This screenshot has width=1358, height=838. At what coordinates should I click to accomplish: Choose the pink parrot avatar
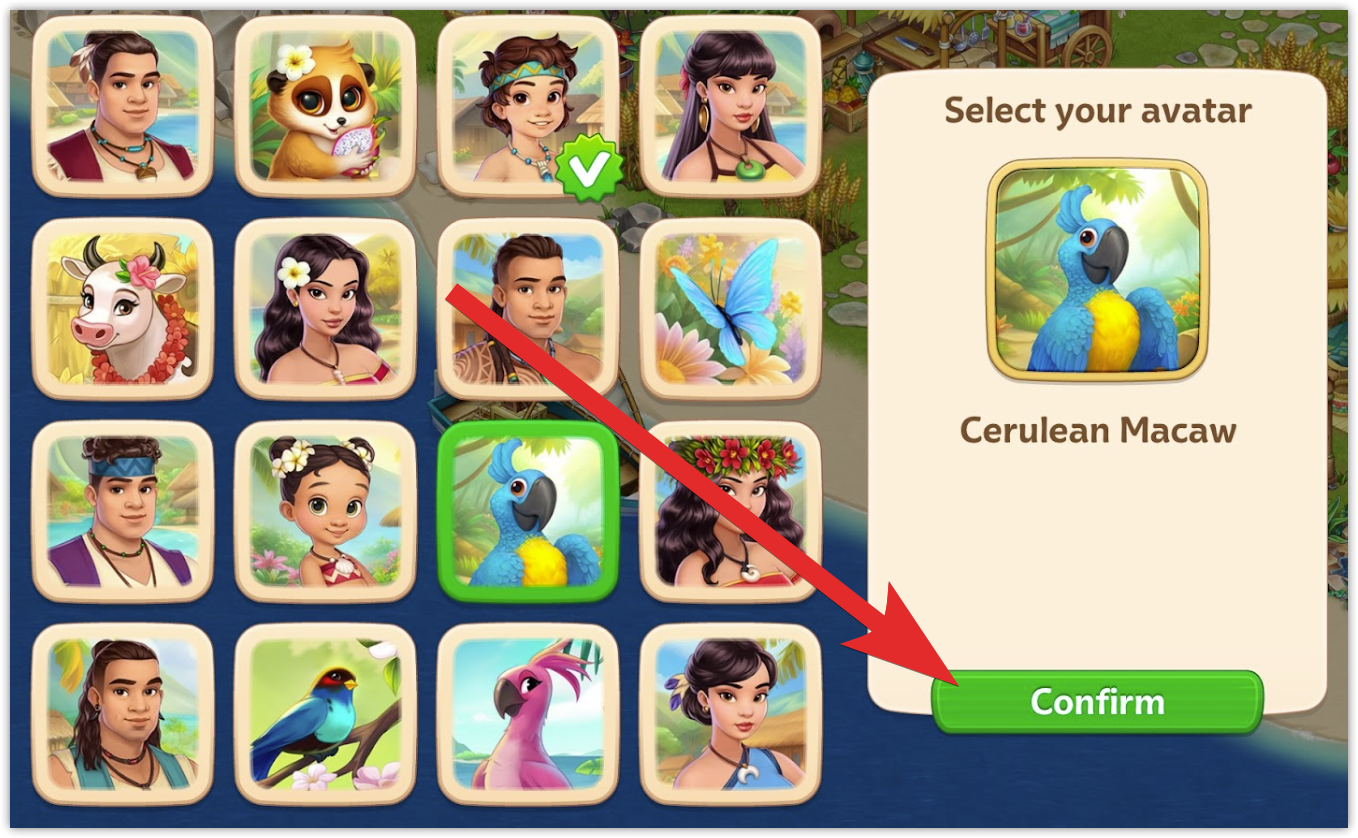[x=527, y=714]
